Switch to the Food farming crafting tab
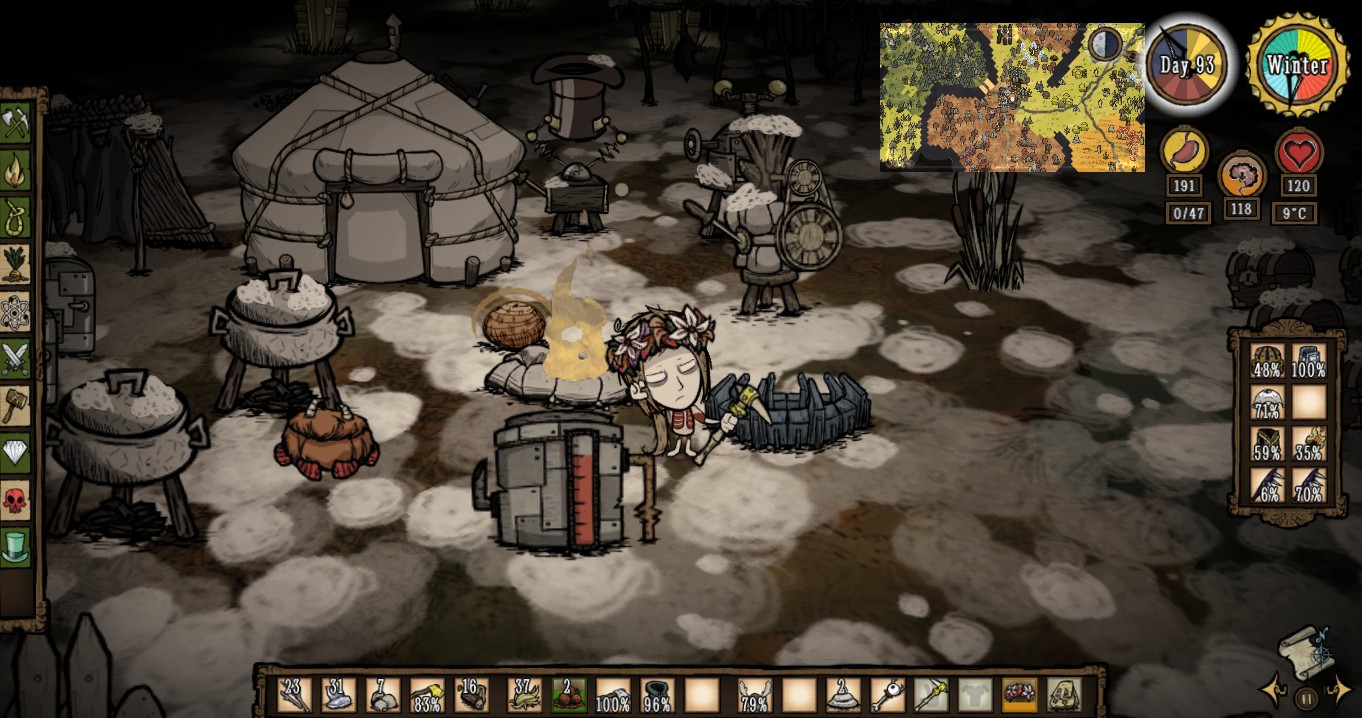 [x=16, y=265]
